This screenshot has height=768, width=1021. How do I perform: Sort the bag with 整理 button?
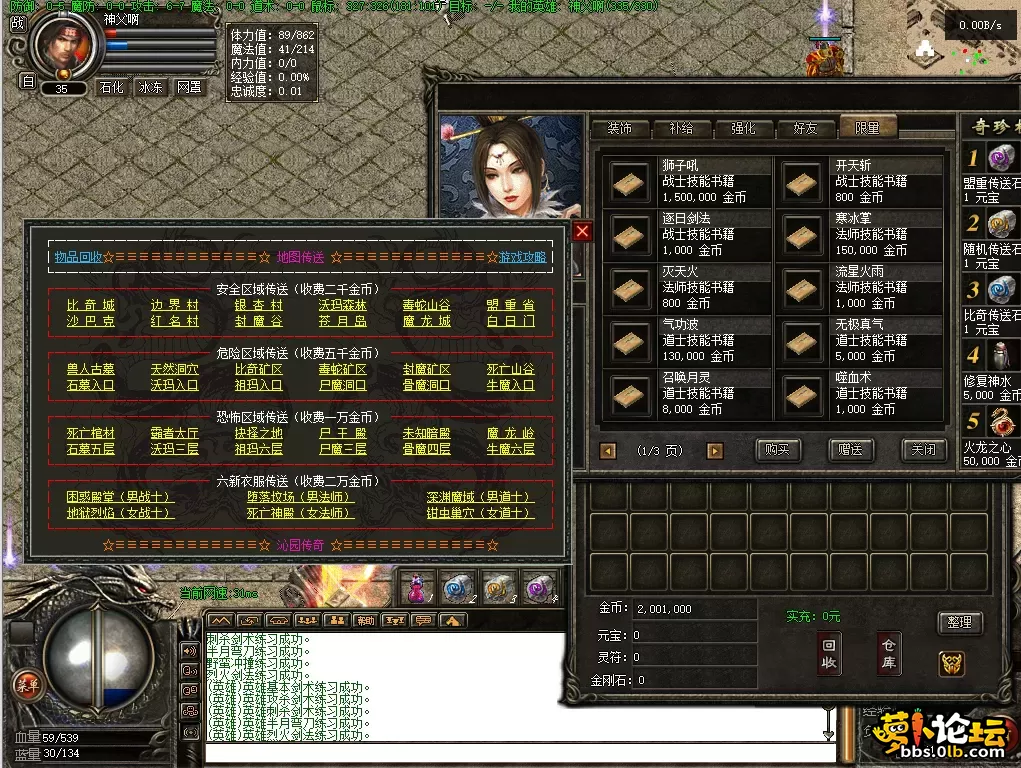point(960,622)
